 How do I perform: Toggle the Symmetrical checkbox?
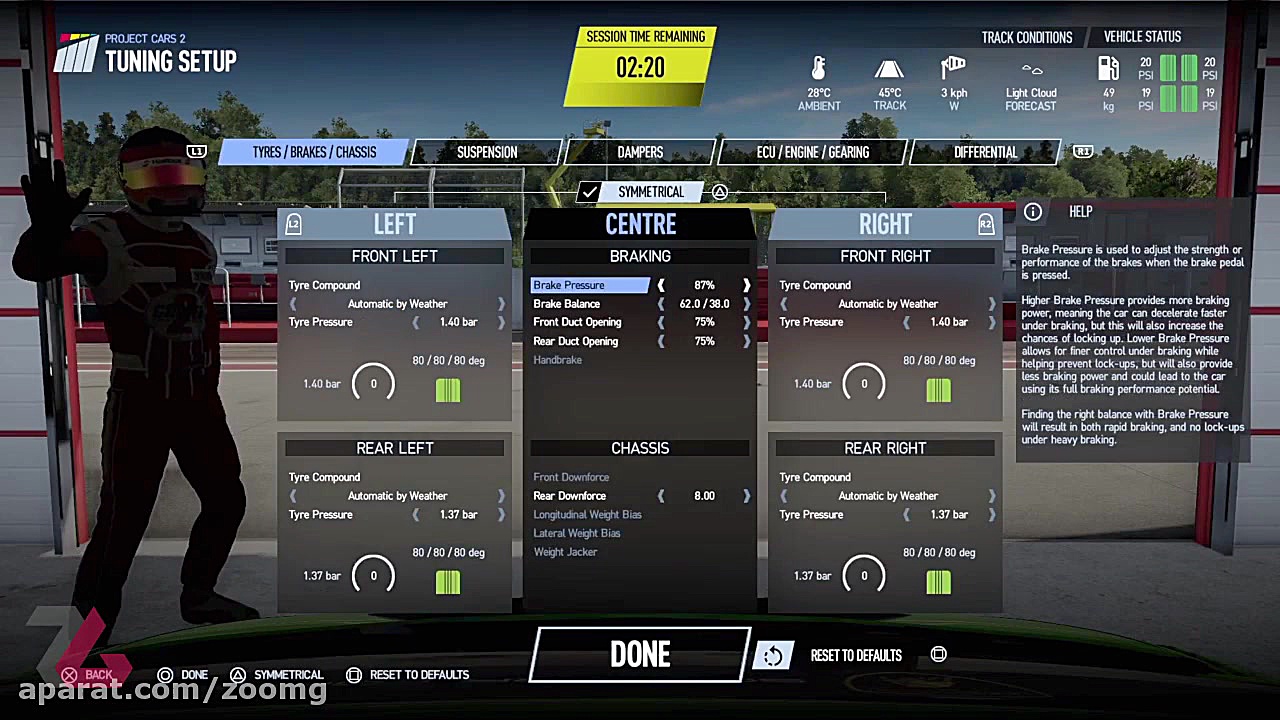tap(589, 192)
